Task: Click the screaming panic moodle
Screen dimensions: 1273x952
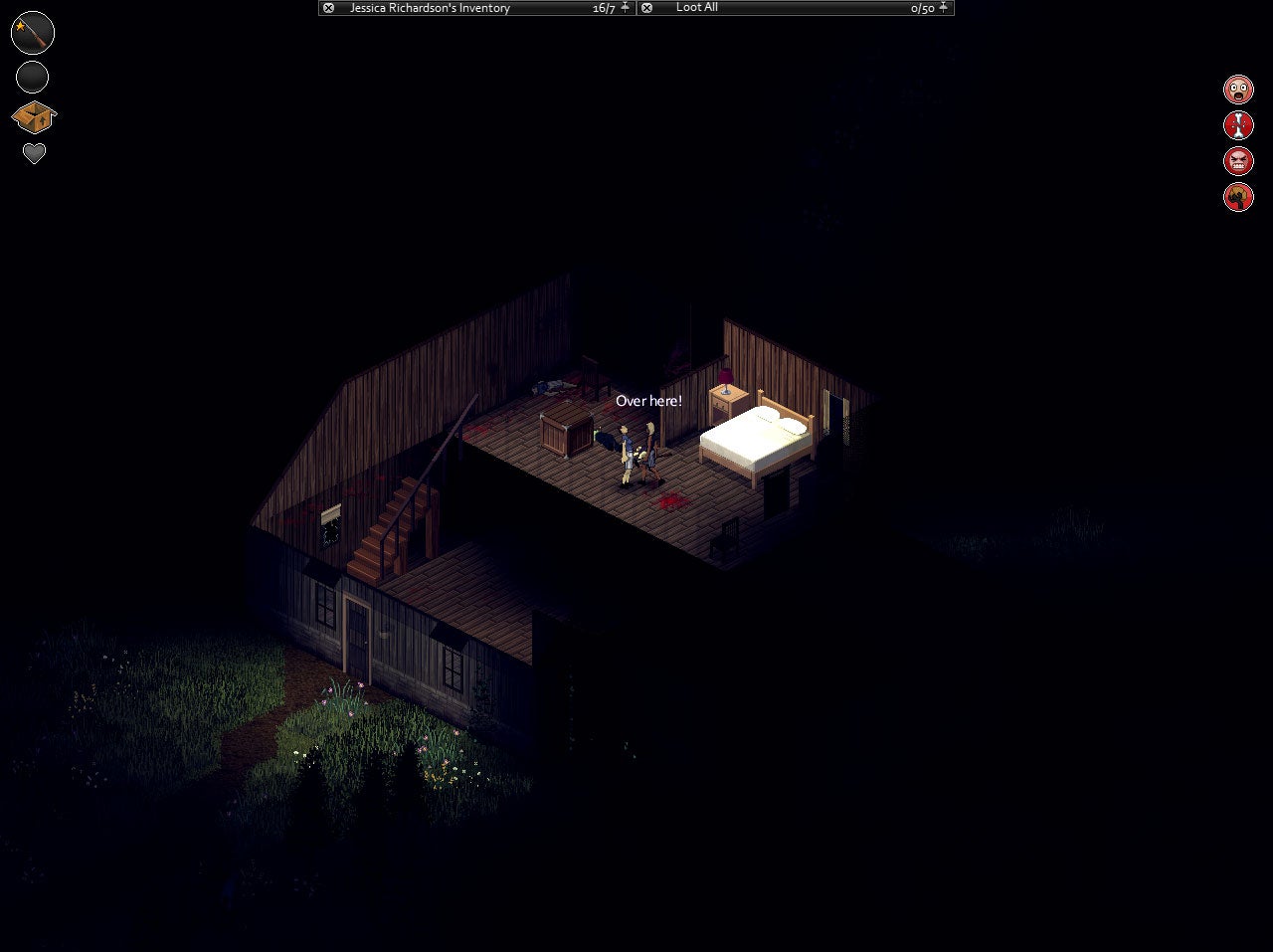Action: click(1238, 89)
